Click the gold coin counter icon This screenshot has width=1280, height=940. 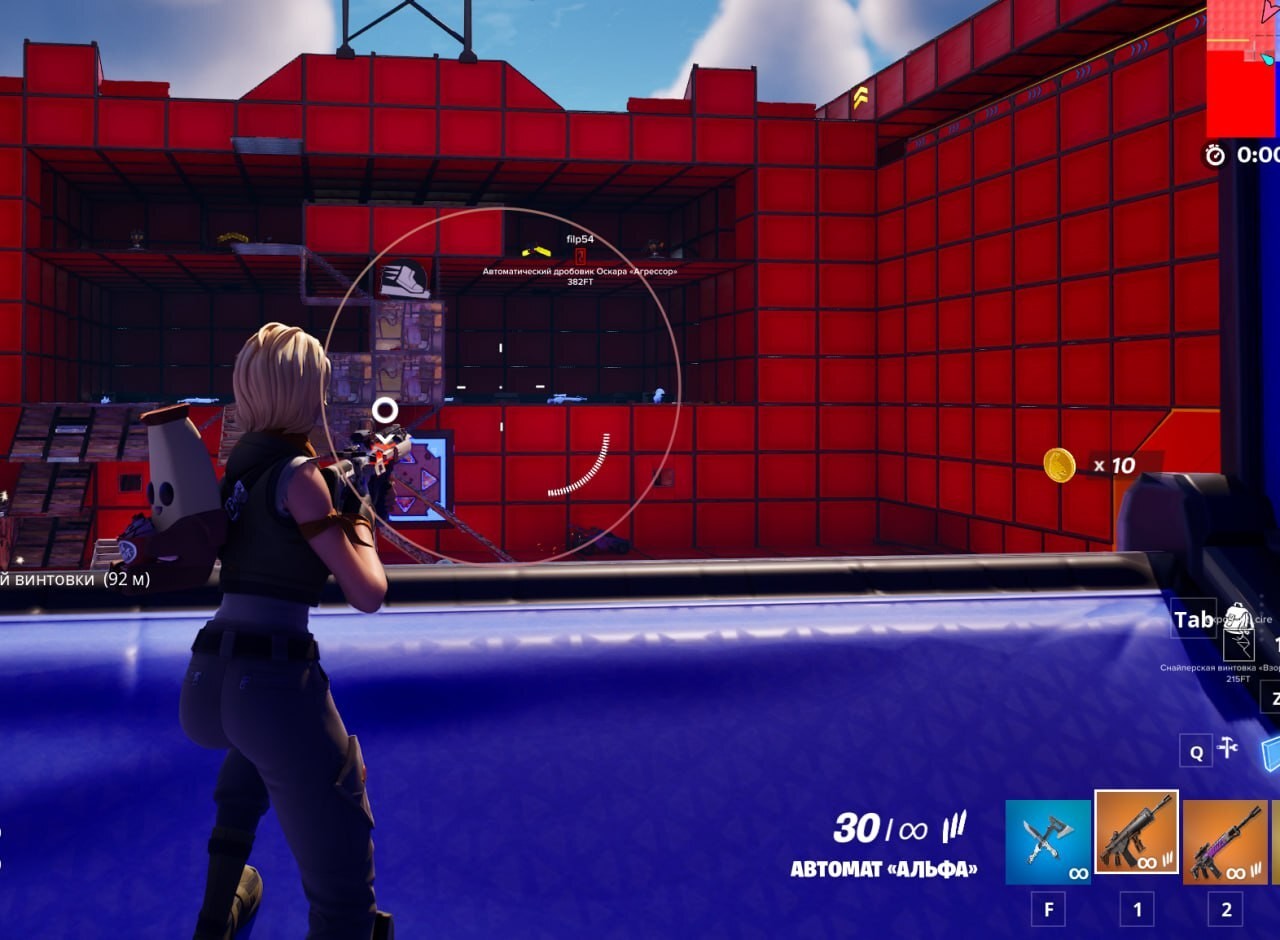click(1062, 465)
